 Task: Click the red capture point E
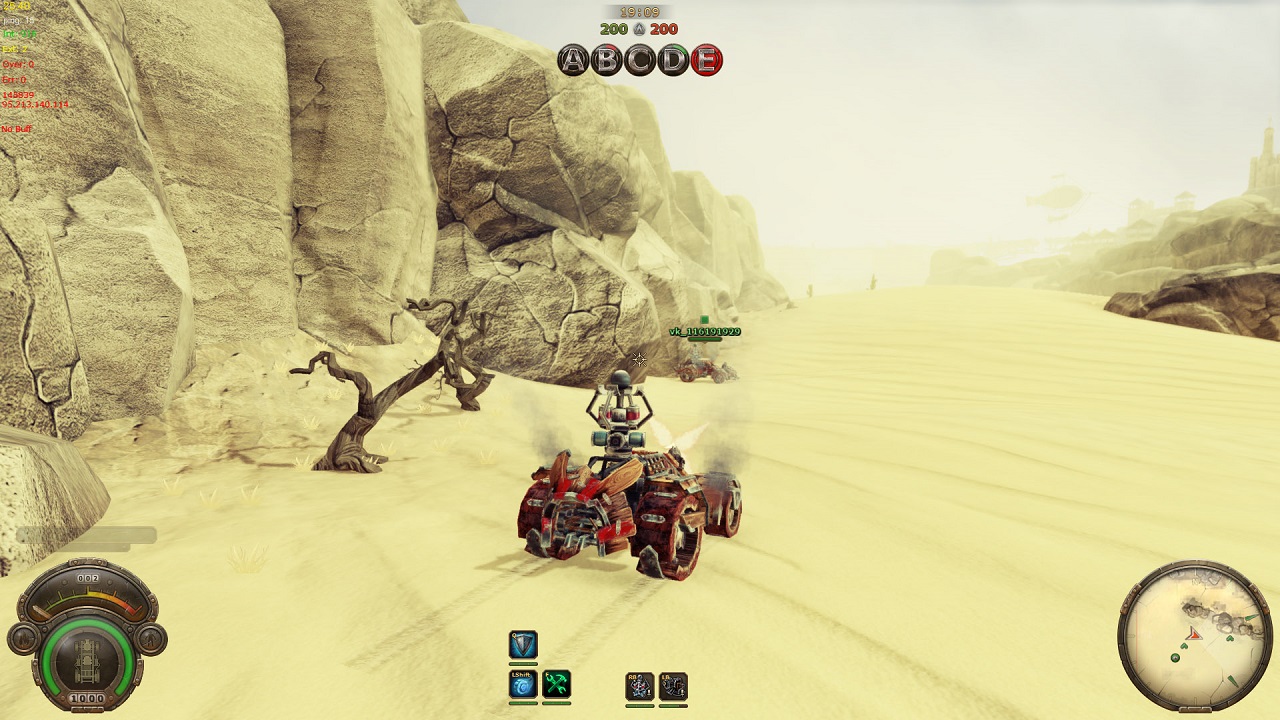click(706, 60)
